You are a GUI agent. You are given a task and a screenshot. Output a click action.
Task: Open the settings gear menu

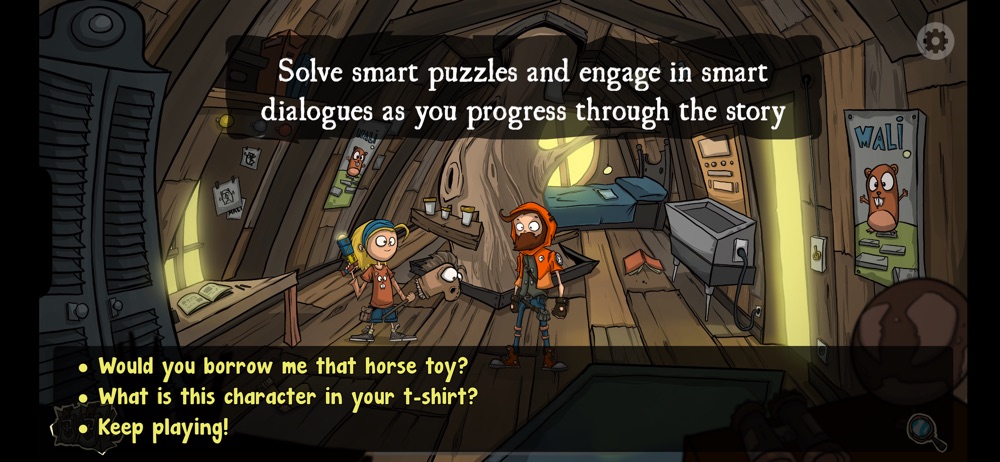tap(935, 41)
